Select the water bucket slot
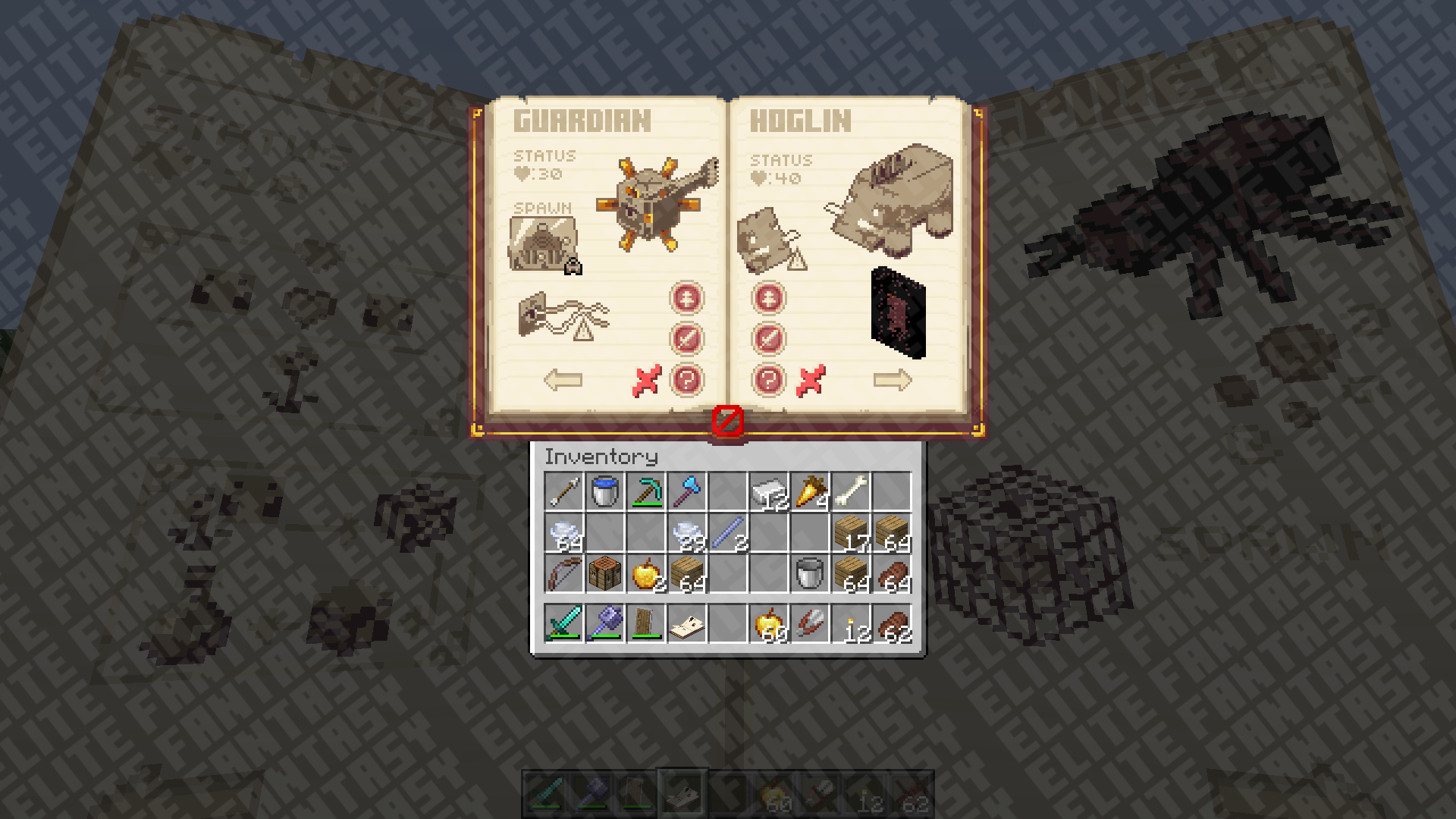 pos(605,491)
